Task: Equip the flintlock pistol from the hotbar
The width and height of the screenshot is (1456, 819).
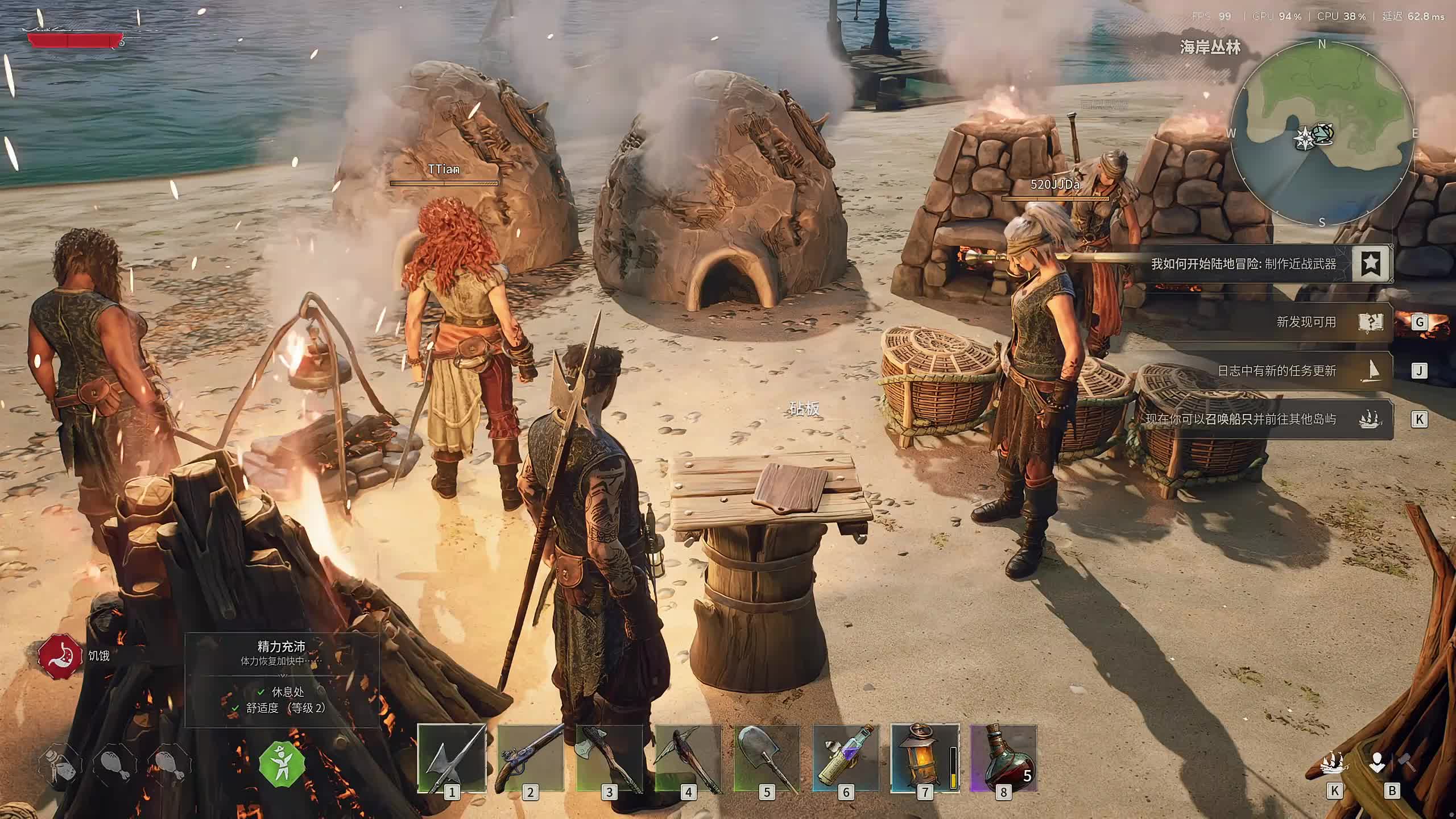Action: [530, 758]
